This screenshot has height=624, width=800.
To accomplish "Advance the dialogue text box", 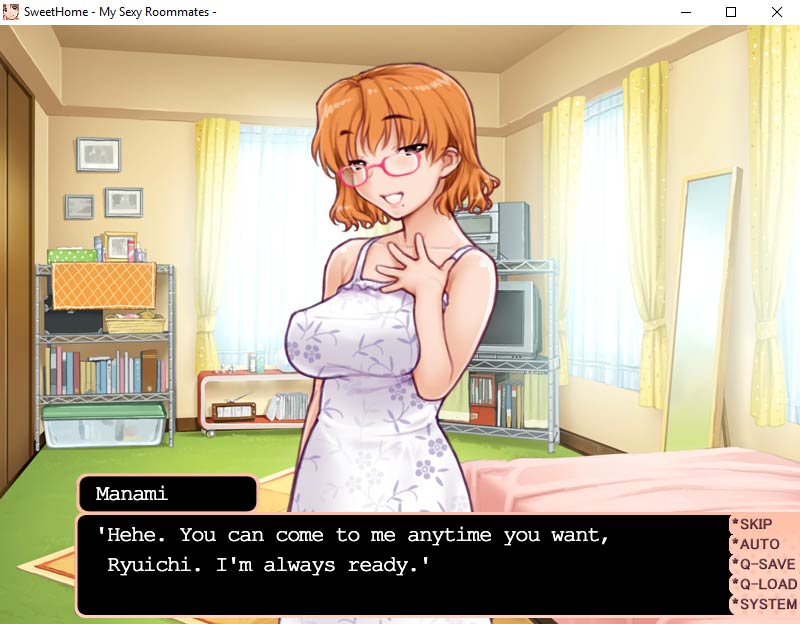I will 400,565.
